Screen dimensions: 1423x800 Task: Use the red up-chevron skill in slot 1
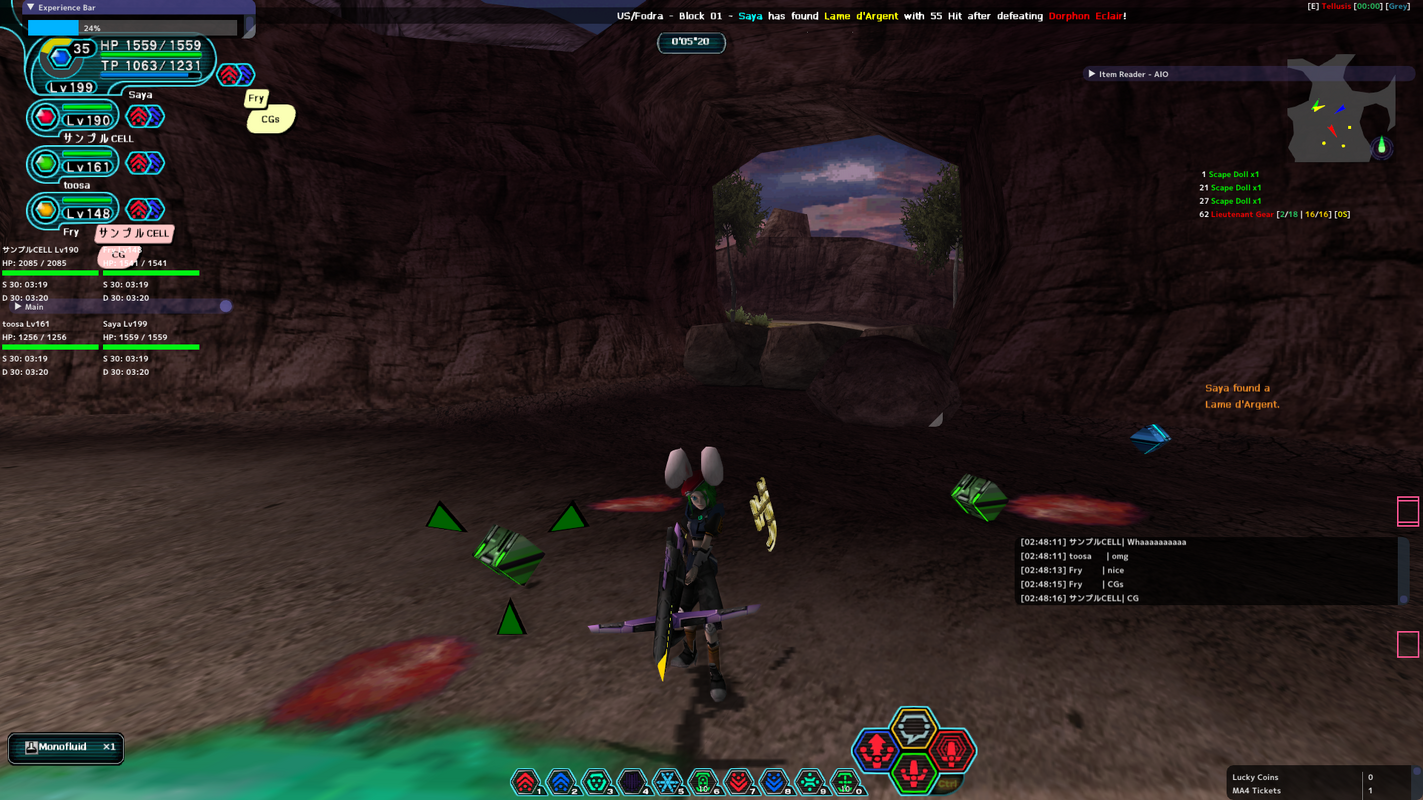click(x=525, y=782)
